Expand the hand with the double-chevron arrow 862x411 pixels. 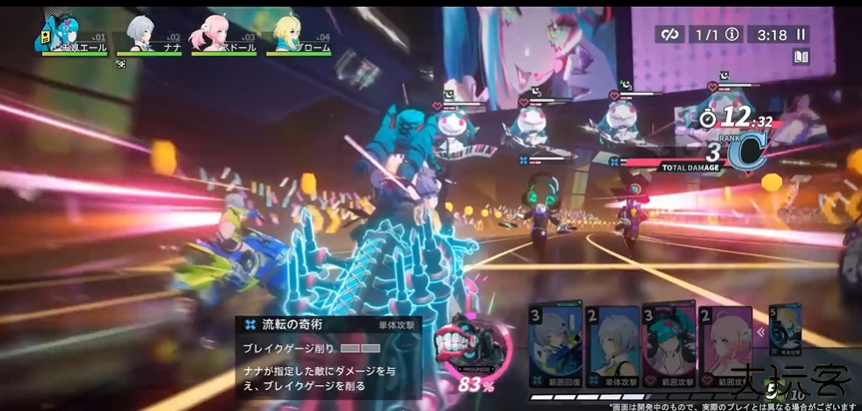[762, 333]
